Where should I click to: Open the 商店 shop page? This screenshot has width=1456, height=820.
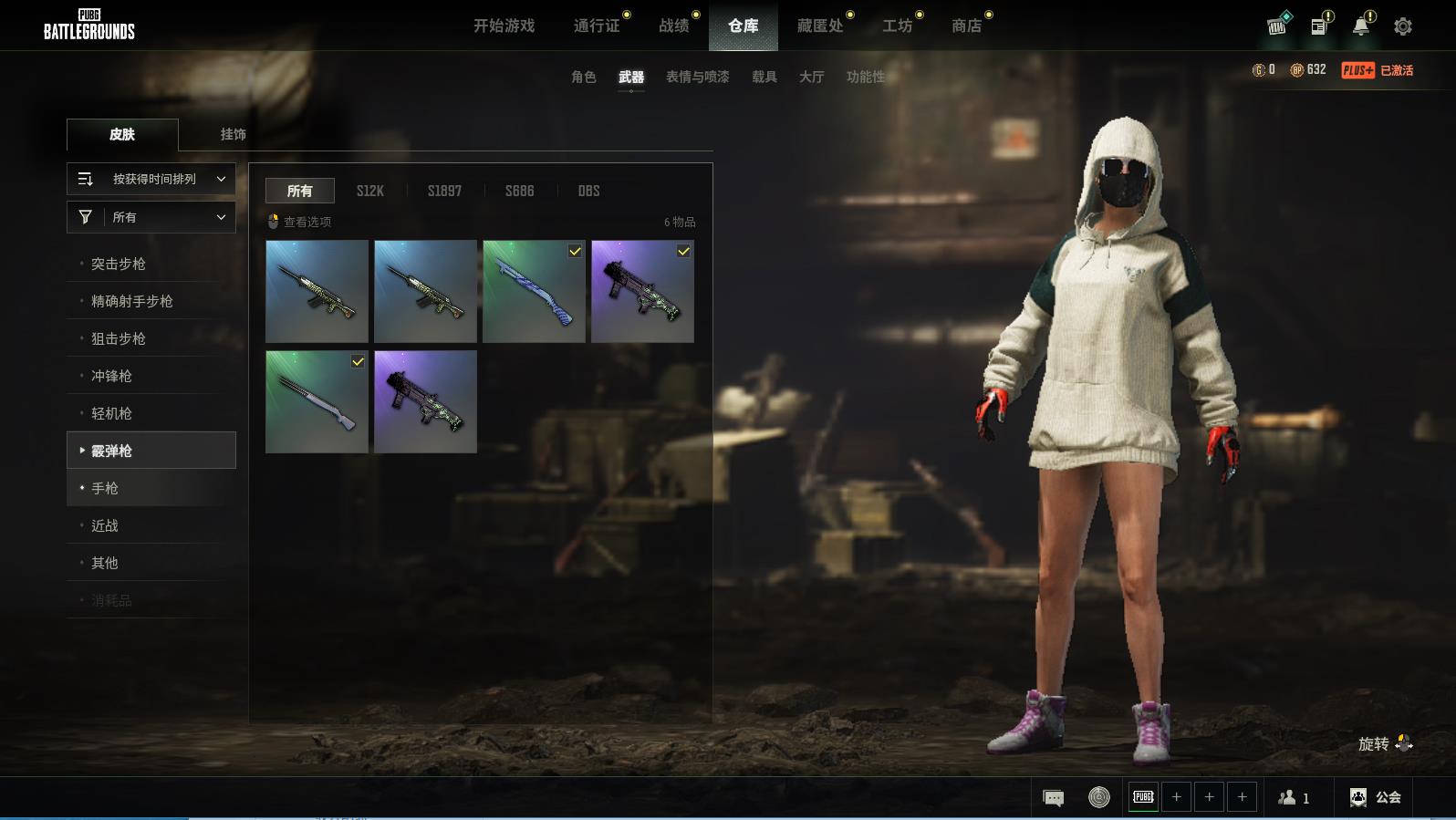(x=967, y=26)
